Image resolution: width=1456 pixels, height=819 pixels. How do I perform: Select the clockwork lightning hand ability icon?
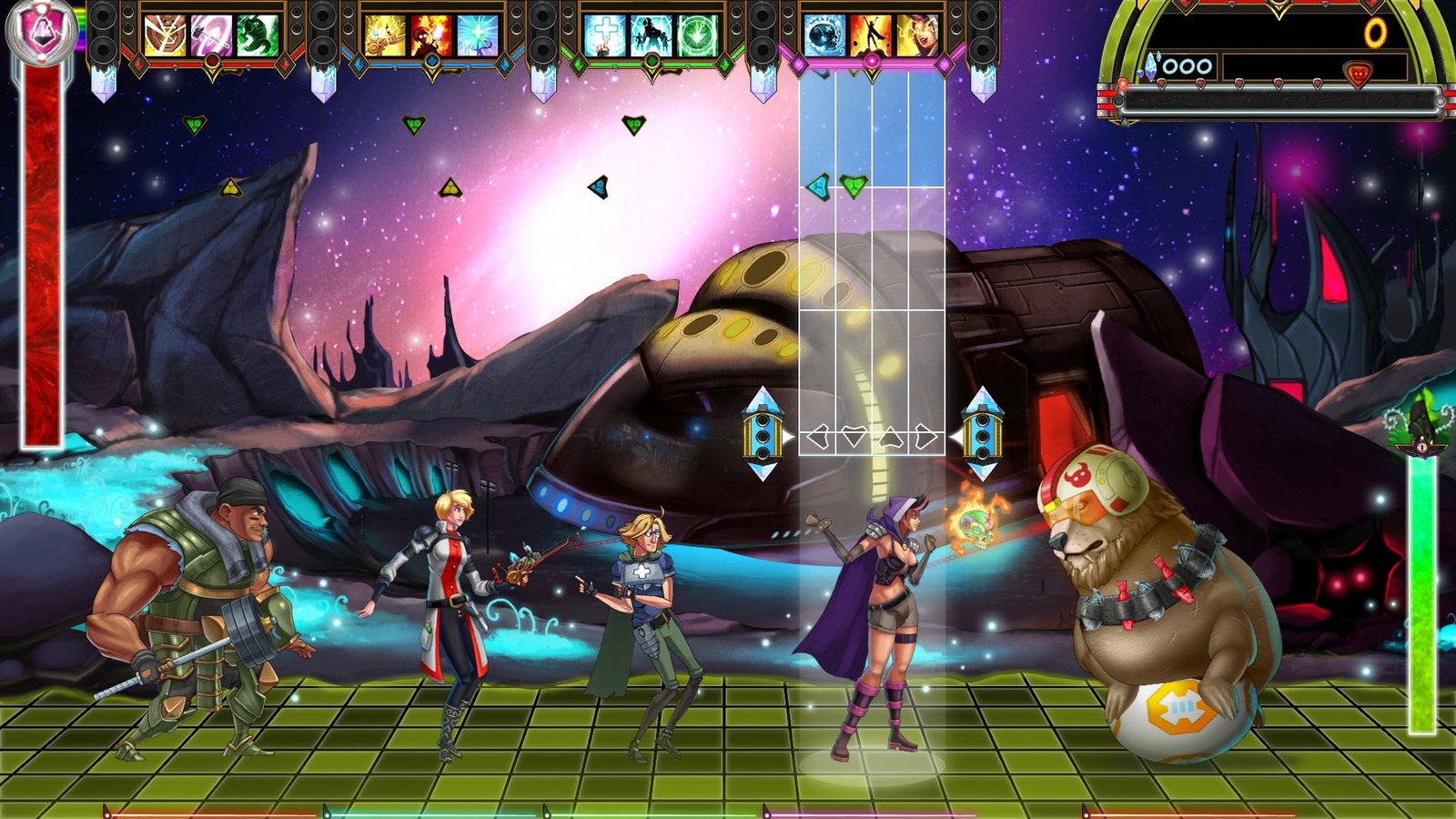pos(387,35)
